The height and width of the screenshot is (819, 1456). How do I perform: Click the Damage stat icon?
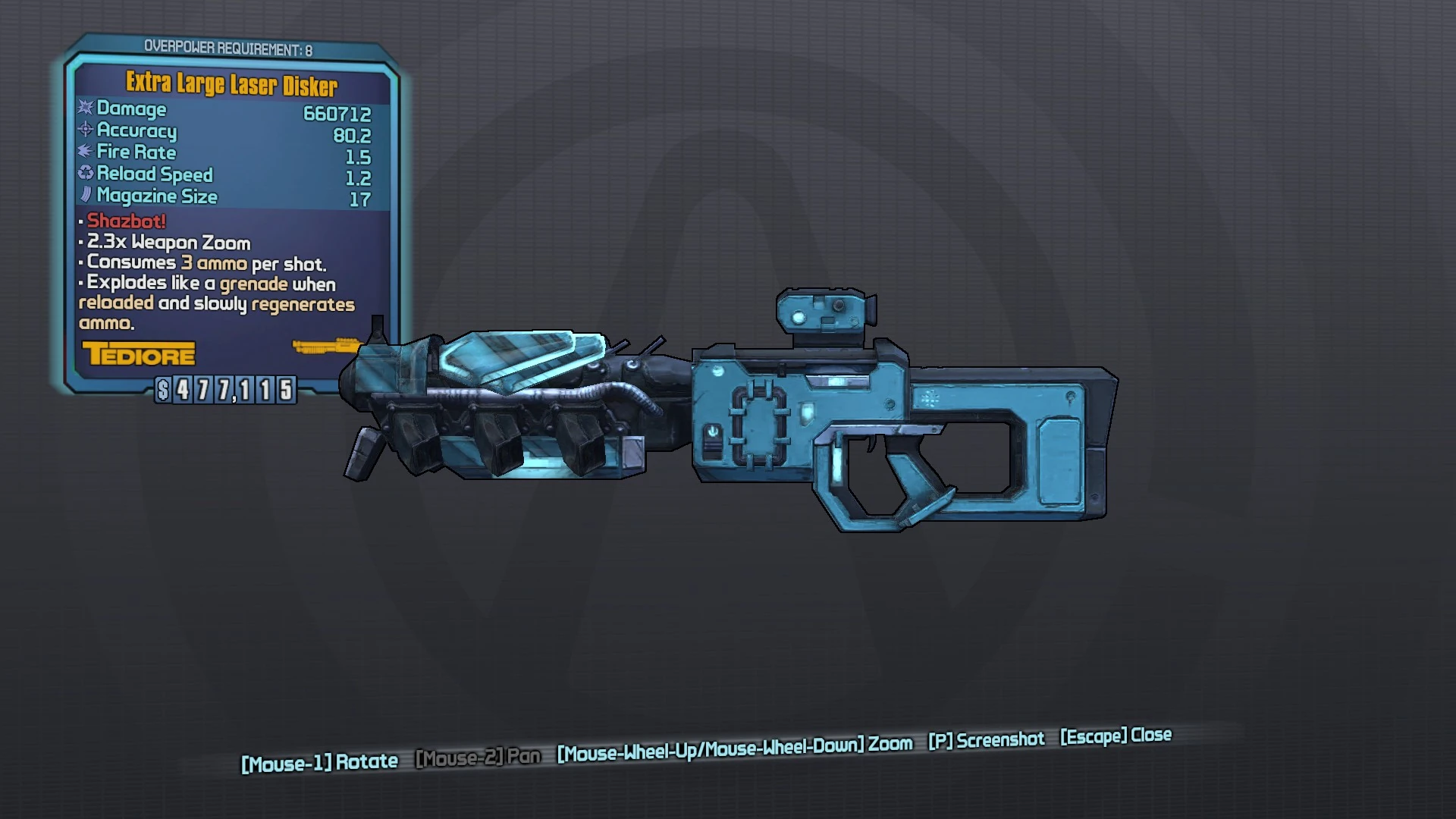86,108
